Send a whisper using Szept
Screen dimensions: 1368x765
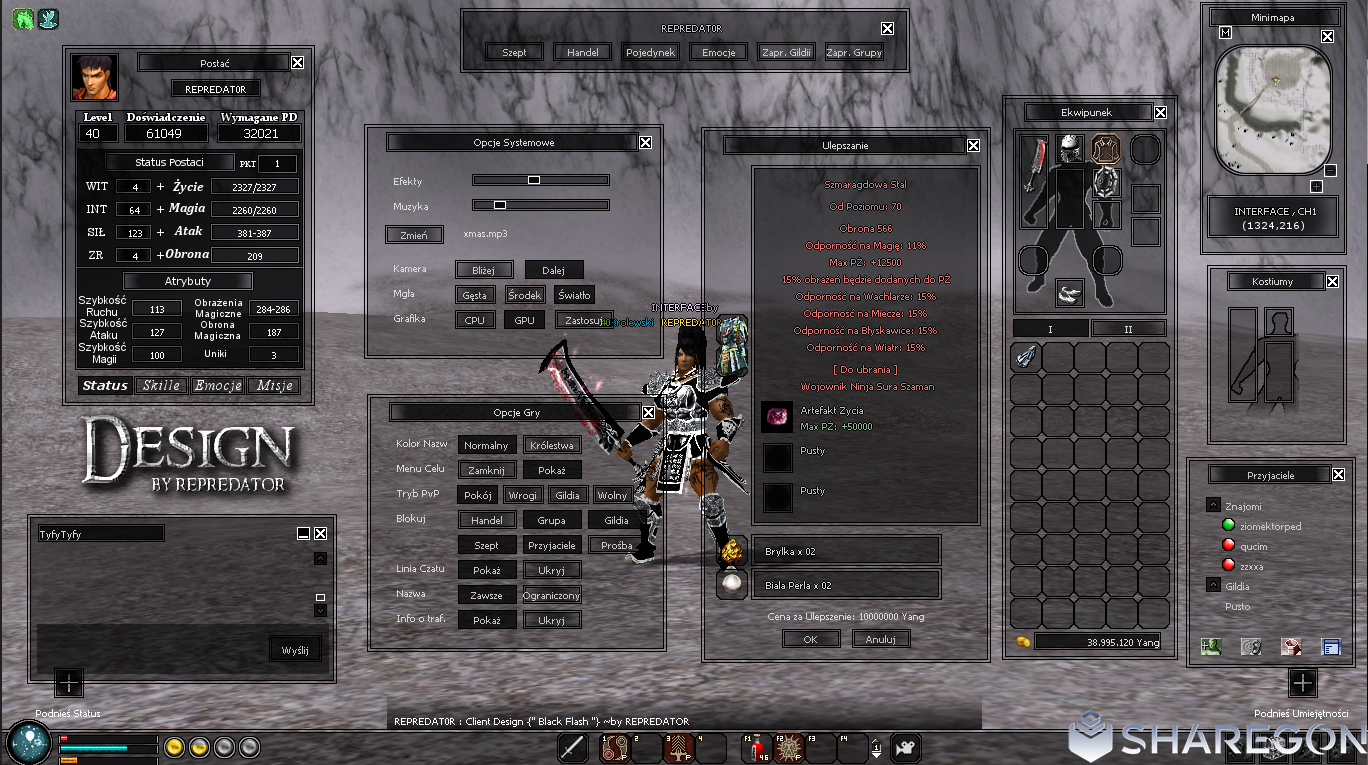pyautogui.click(x=514, y=52)
